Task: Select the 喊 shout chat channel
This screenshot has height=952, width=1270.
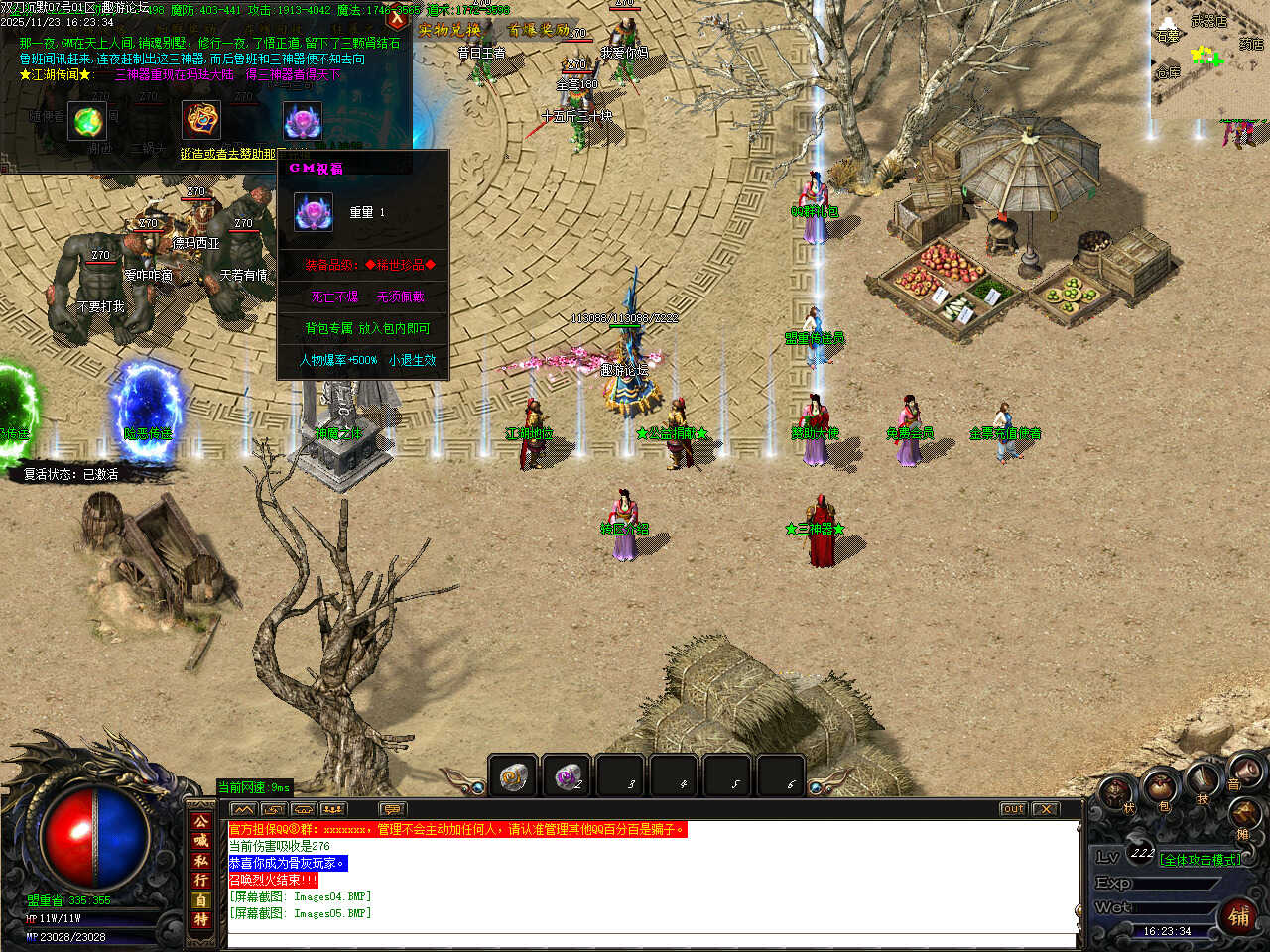Action: point(201,841)
